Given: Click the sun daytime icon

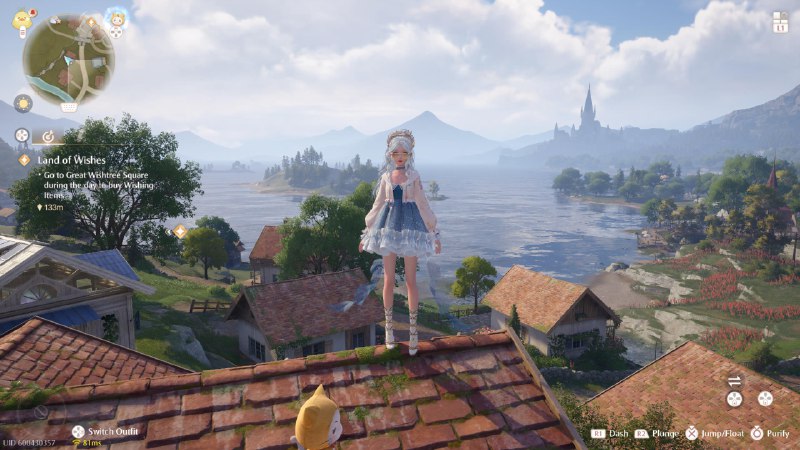Looking at the screenshot, I should (x=22, y=103).
